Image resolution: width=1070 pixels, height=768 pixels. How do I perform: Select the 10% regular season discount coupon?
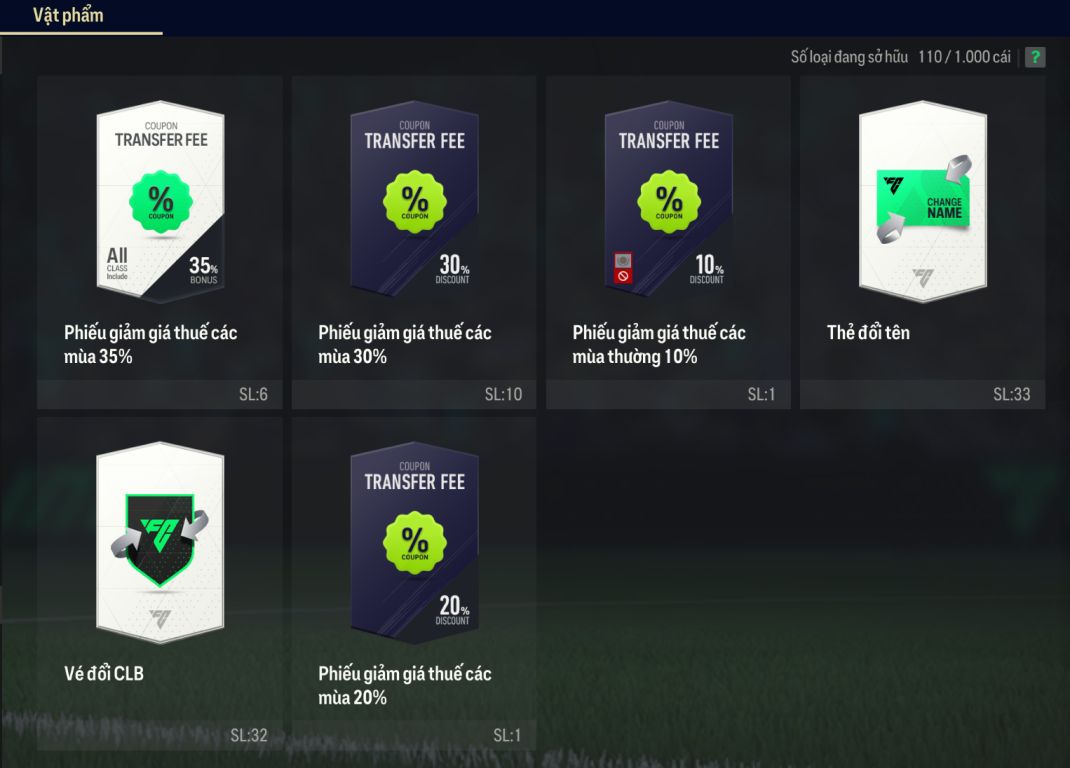coord(668,241)
